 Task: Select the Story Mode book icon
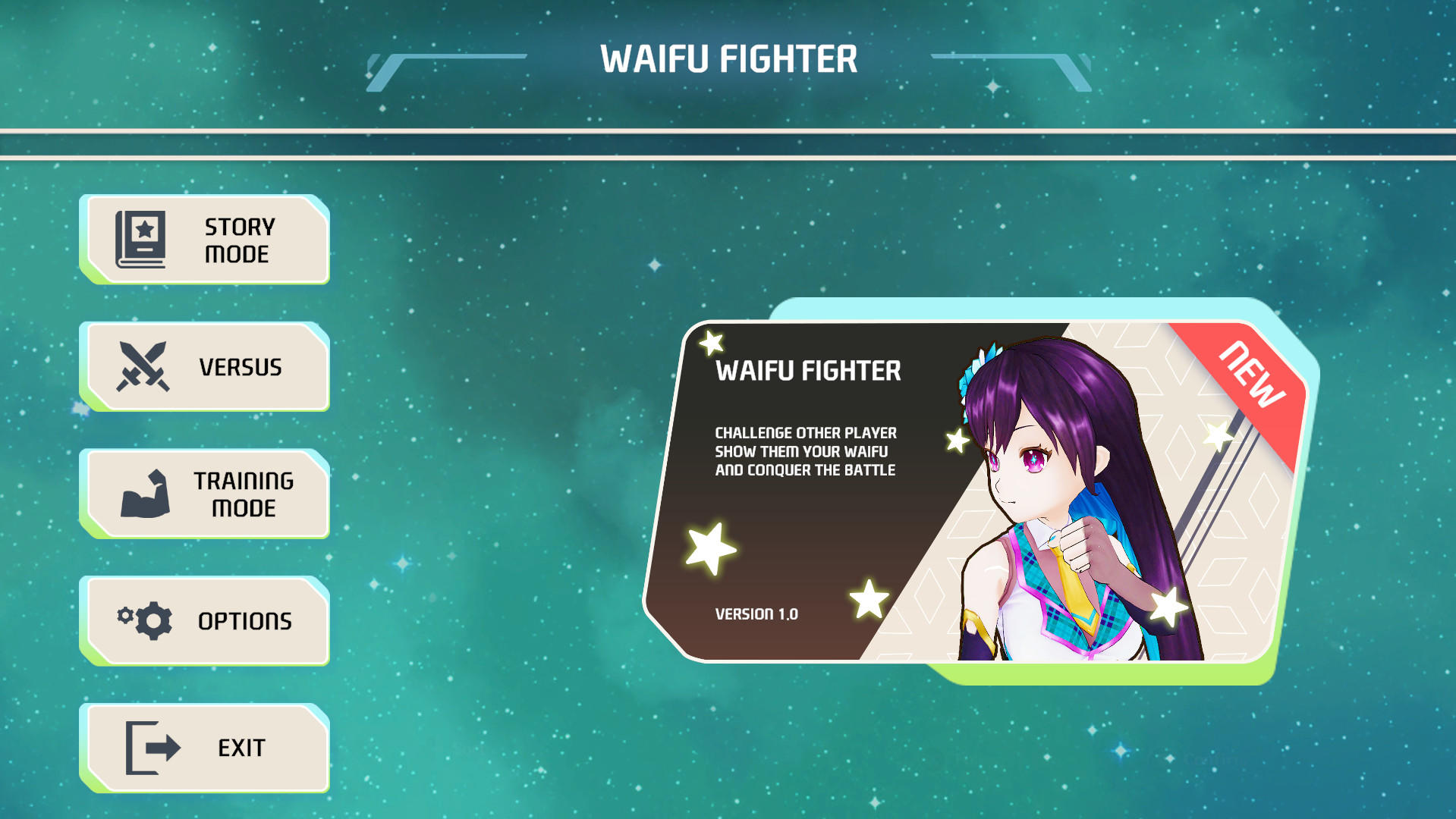coord(142,240)
